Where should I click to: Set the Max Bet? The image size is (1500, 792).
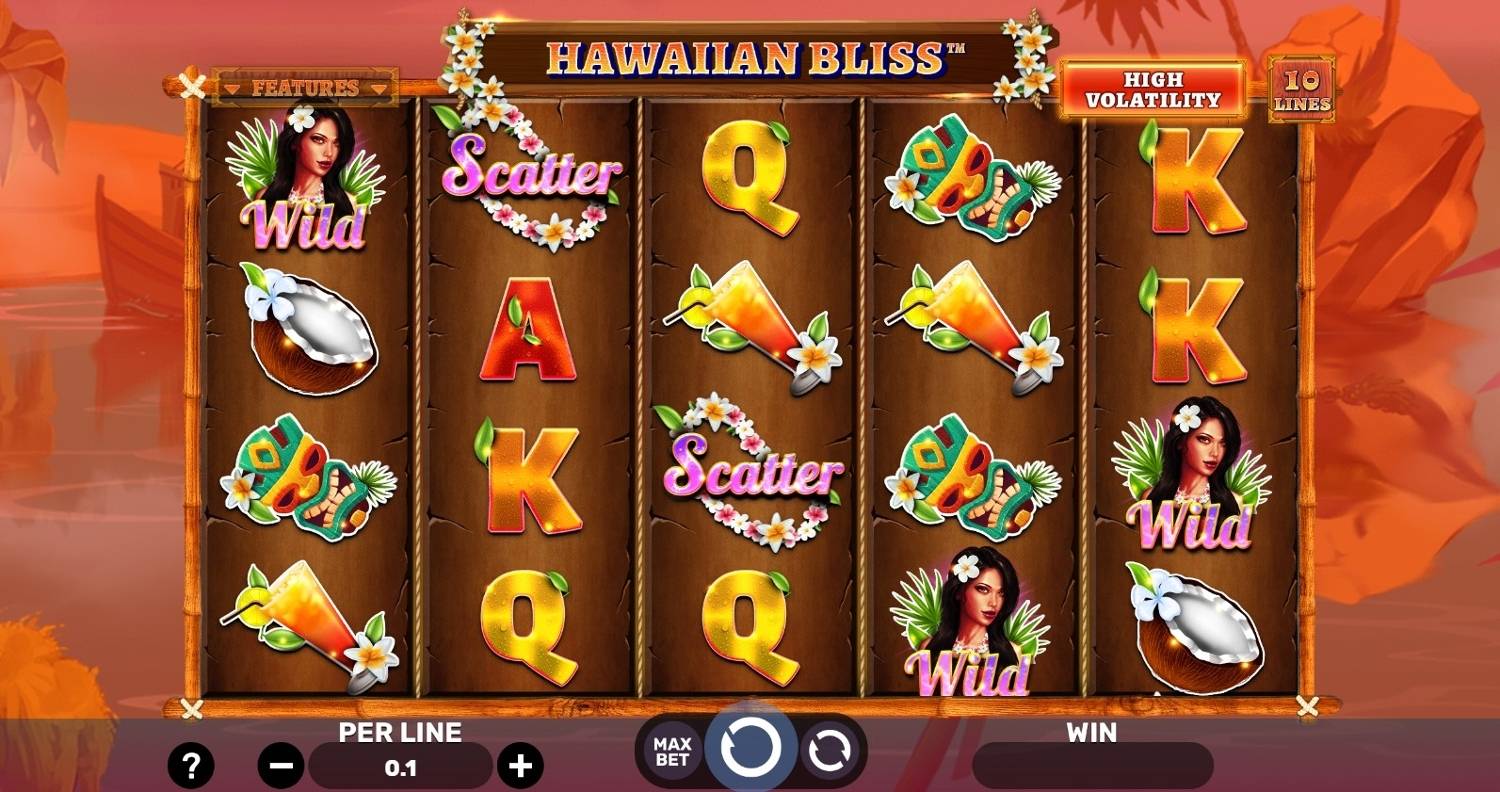point(672,750)
